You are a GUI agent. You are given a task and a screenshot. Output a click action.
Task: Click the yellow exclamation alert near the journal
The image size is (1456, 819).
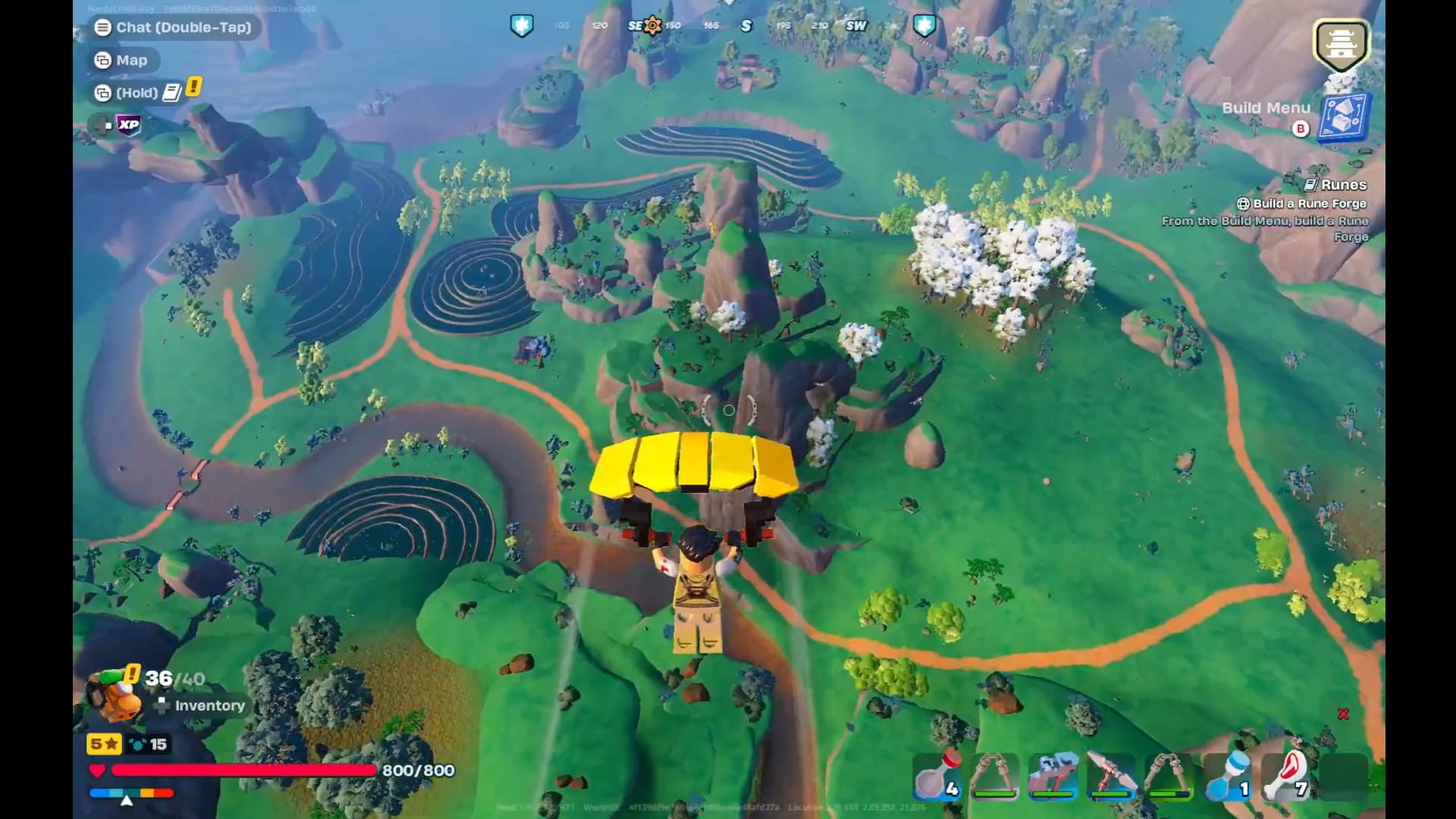pos(194,87)
